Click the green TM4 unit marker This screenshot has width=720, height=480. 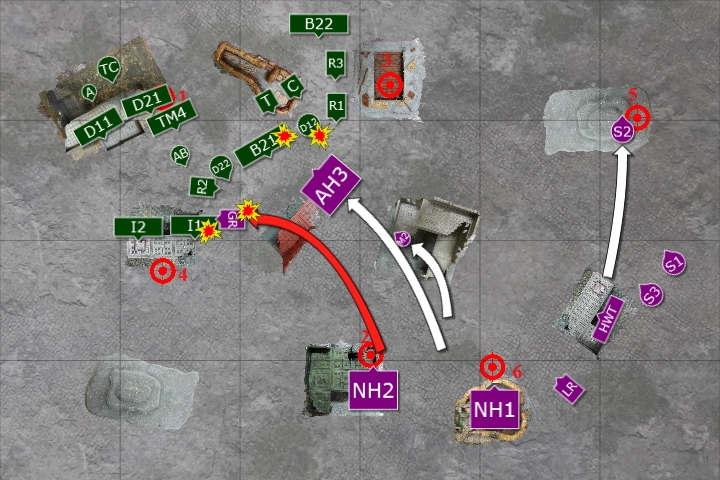(x=168, y=121)
